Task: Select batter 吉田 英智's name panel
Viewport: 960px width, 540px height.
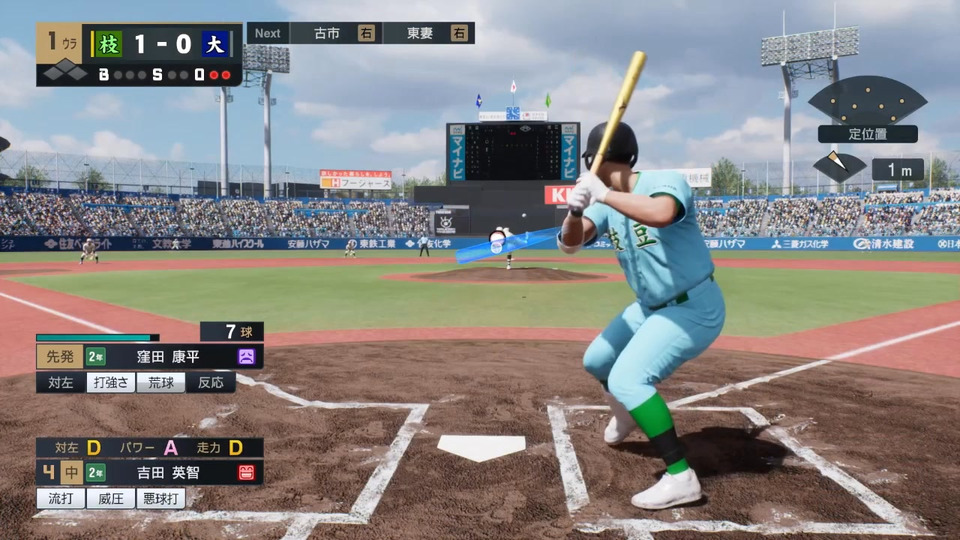Action: point(168,472)
